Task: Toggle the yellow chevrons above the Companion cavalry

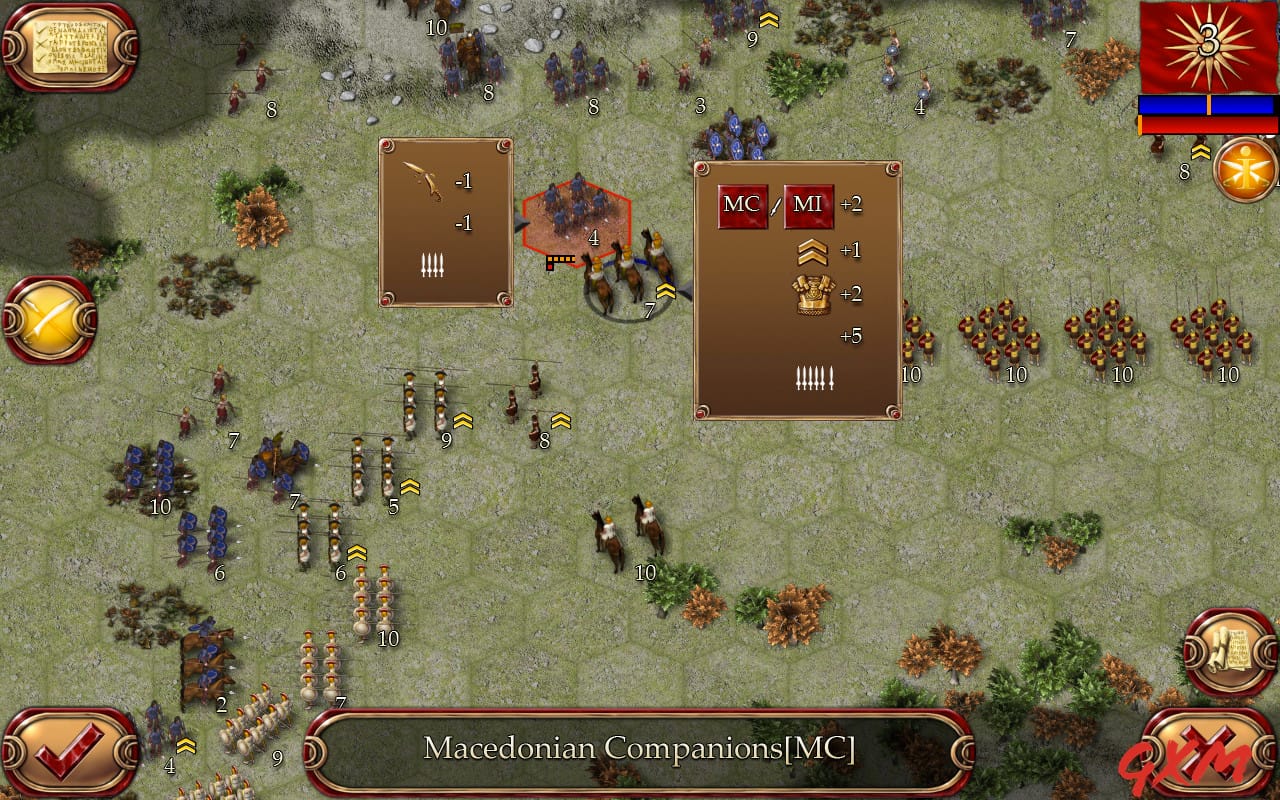Action: [665, 291]
